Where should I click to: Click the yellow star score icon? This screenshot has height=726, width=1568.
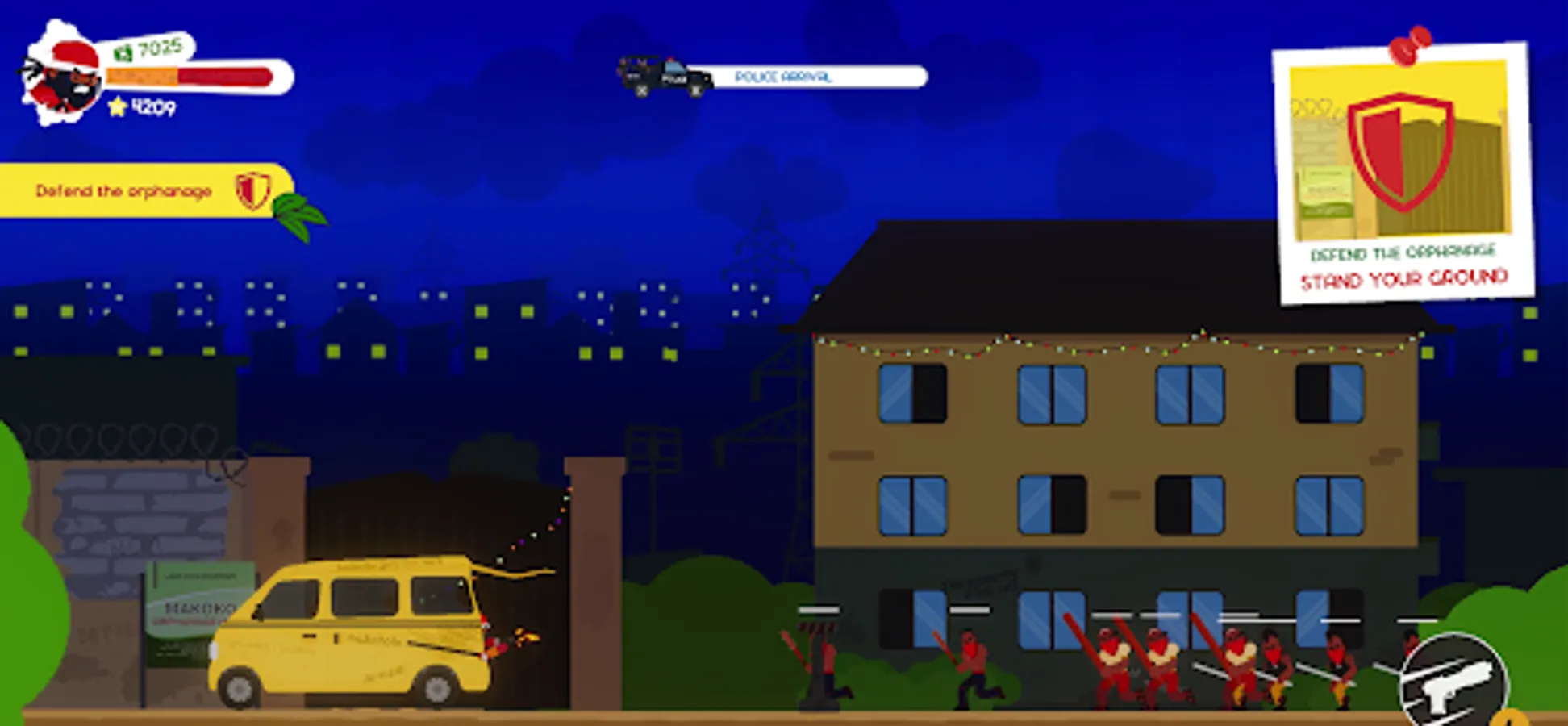(x=118, y=104)
